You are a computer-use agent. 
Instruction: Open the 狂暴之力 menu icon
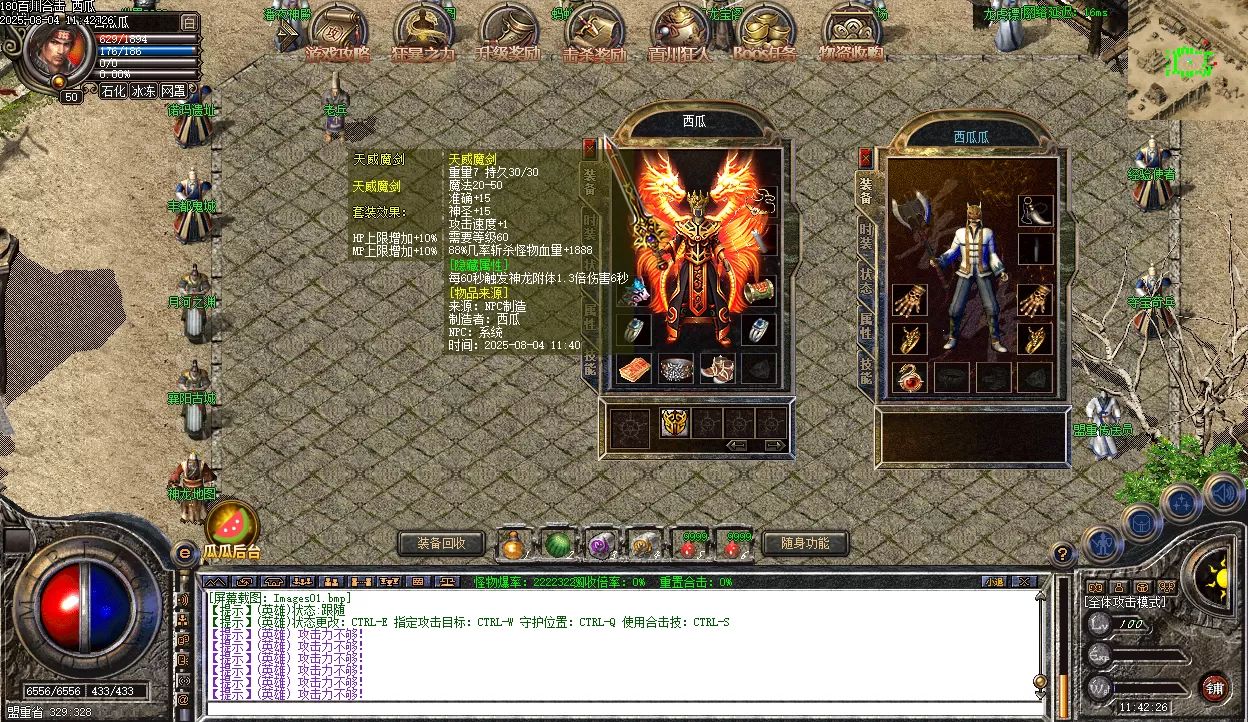click(x=422, y=37)
